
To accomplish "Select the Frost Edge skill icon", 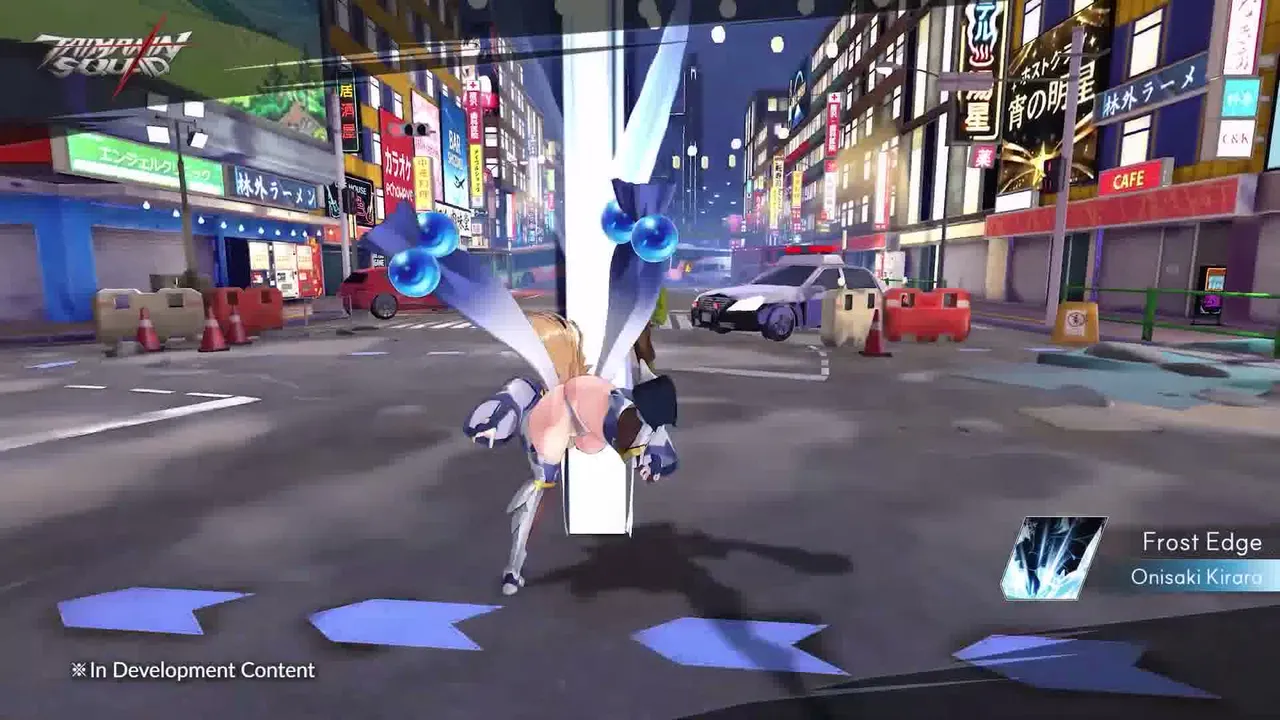I will [x=1053, y=558].
